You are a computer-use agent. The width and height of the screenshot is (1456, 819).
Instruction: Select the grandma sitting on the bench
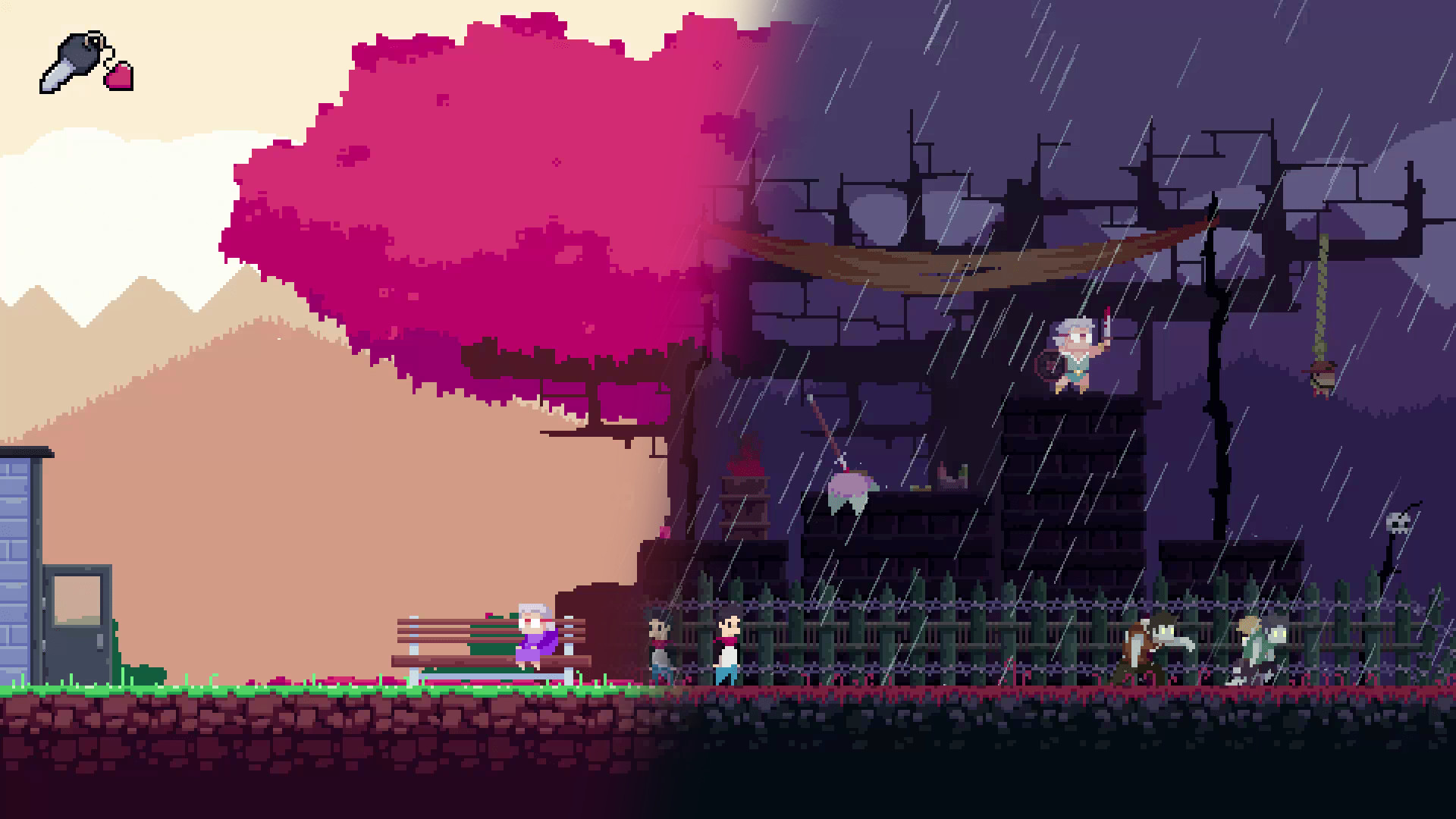tap(533, 637)
